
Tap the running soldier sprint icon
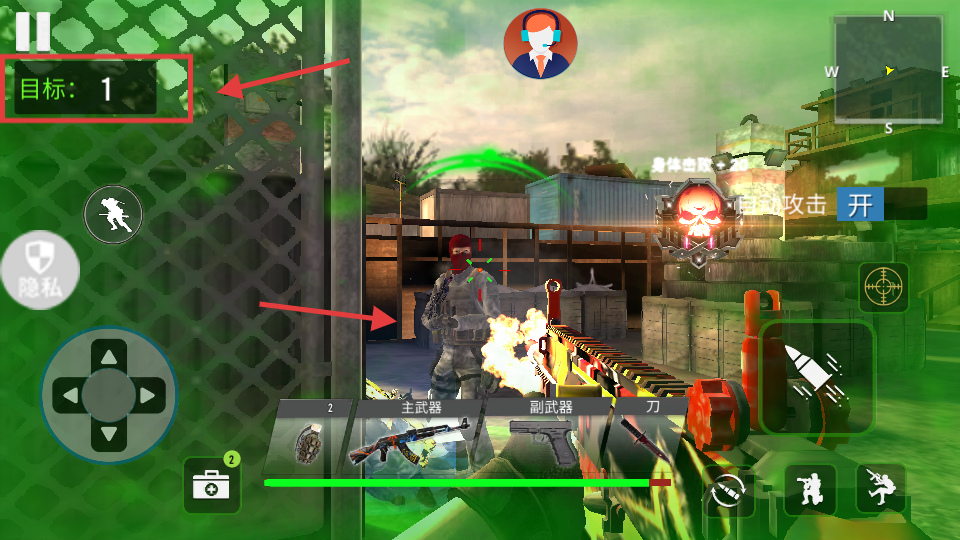tap(113, 214)
